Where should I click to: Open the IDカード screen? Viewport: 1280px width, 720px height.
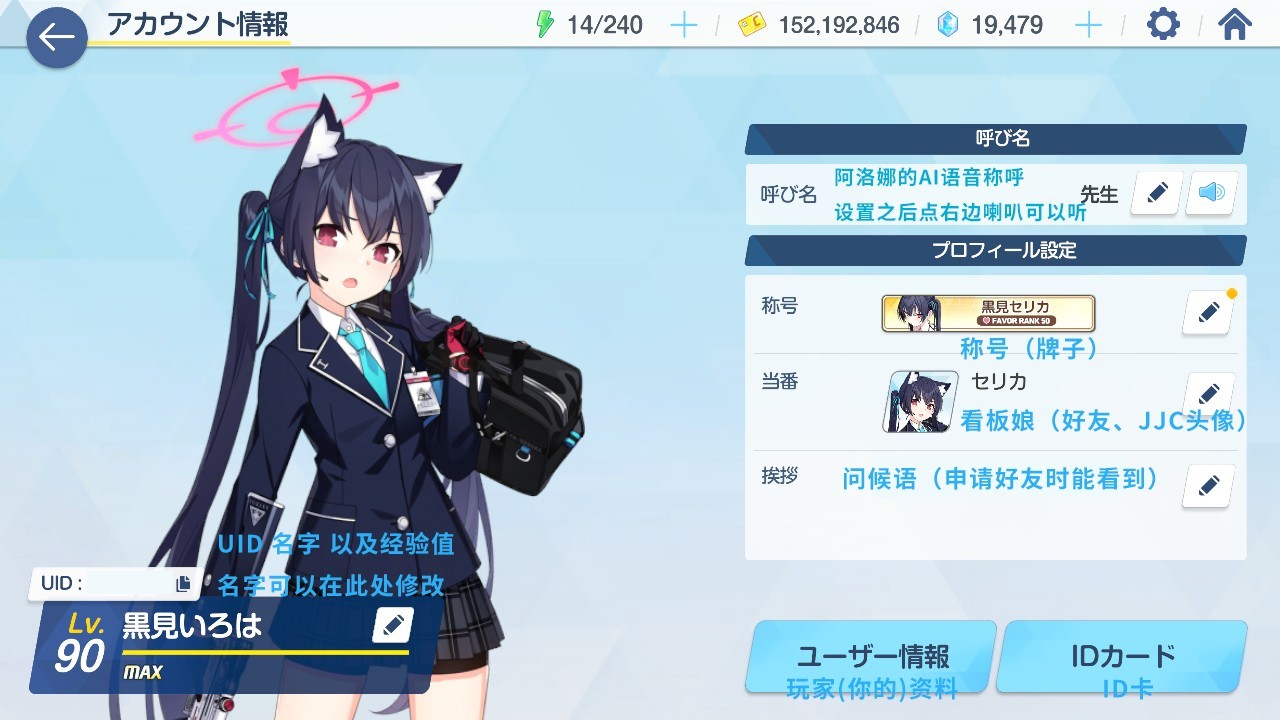(x=1121, y=657)
